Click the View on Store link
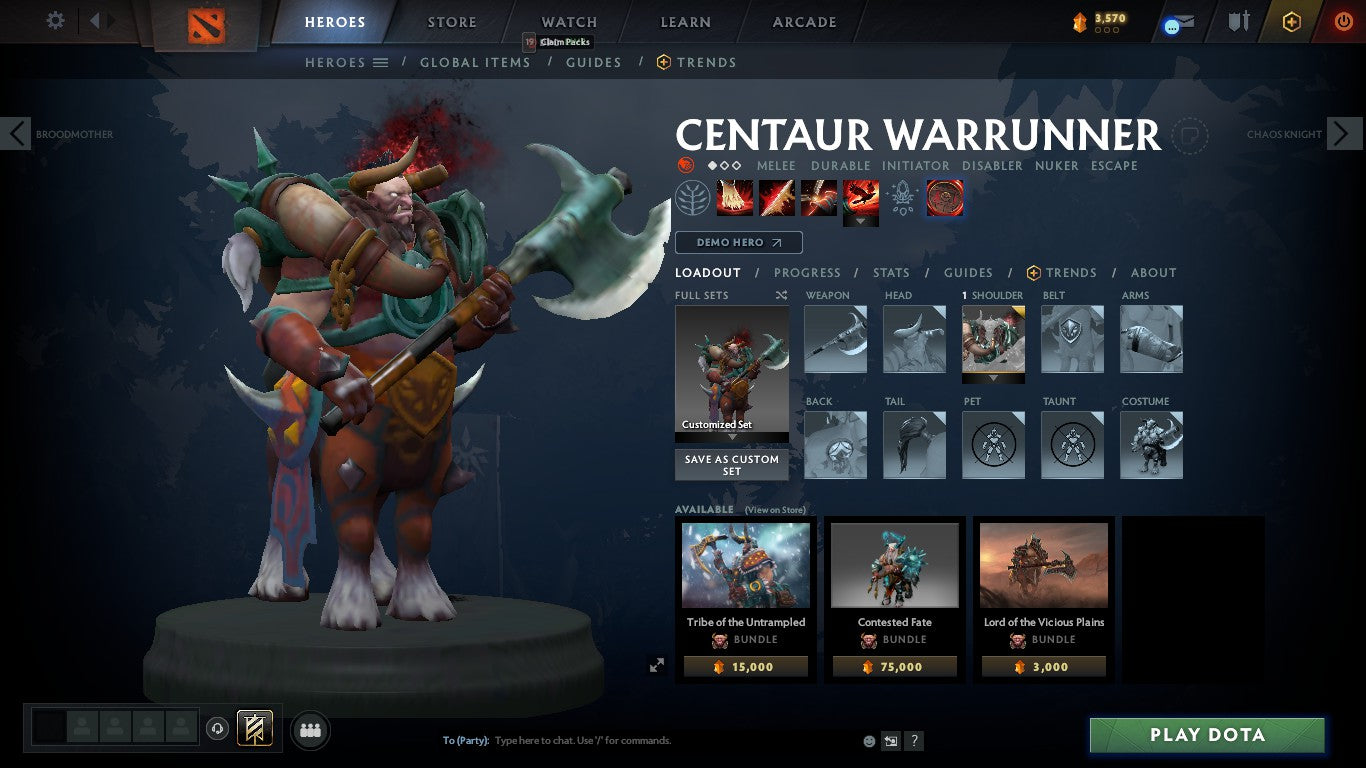The image size is (1366, 768). tap(775, 510)
